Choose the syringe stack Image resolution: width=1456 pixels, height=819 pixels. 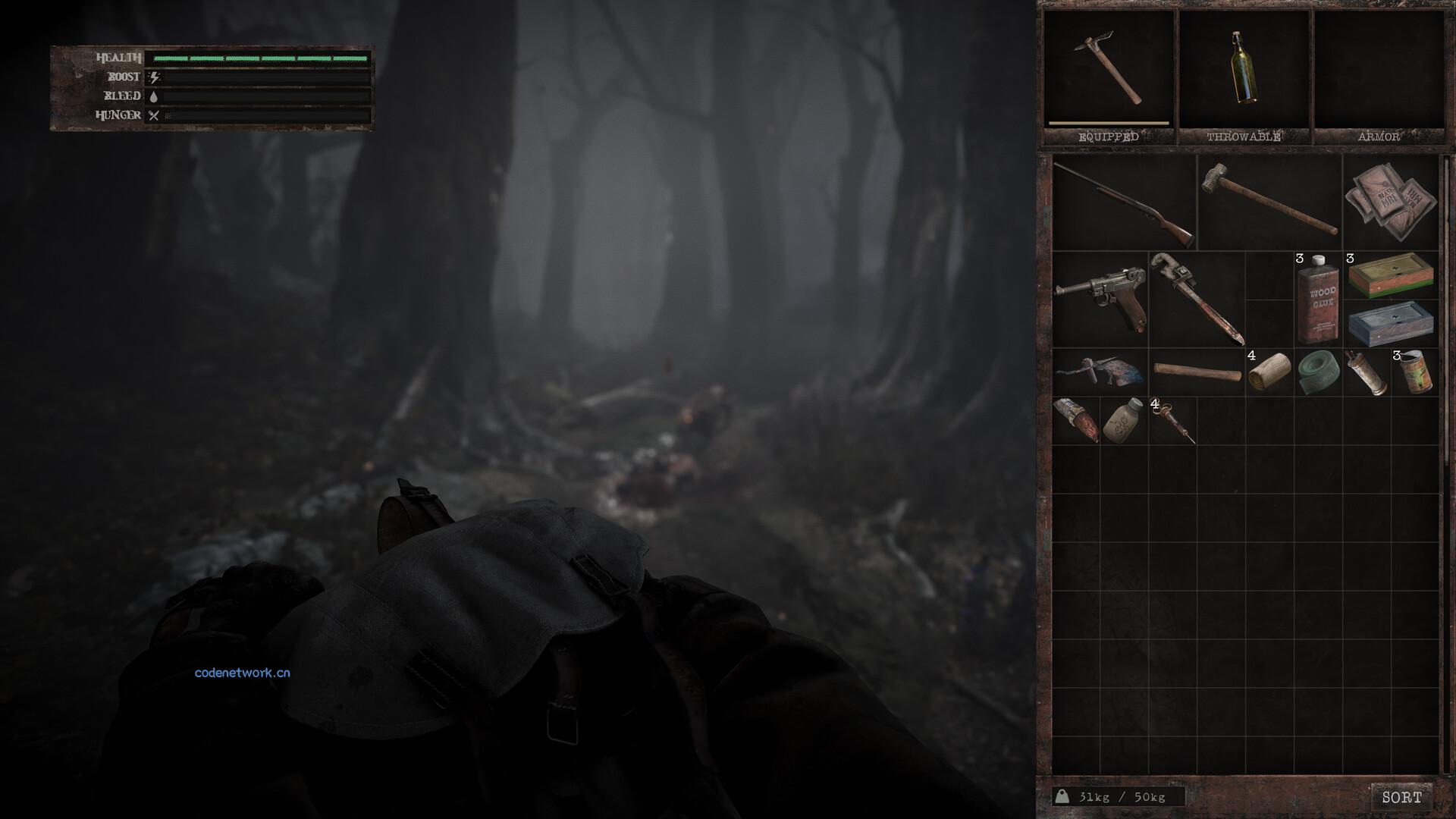[1172, 421]
